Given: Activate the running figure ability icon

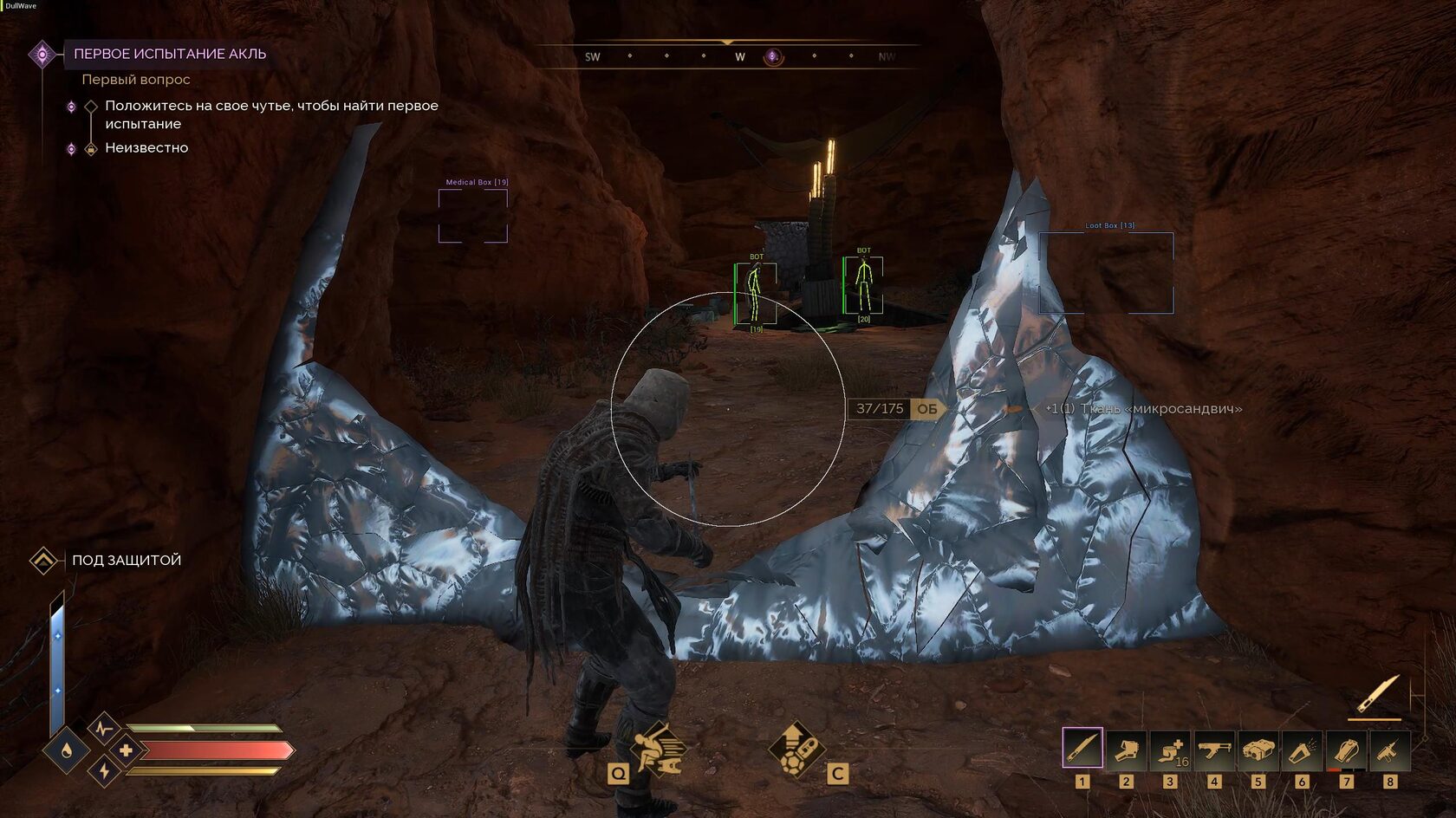Looking at the screenshot, I should click(657, 749).
